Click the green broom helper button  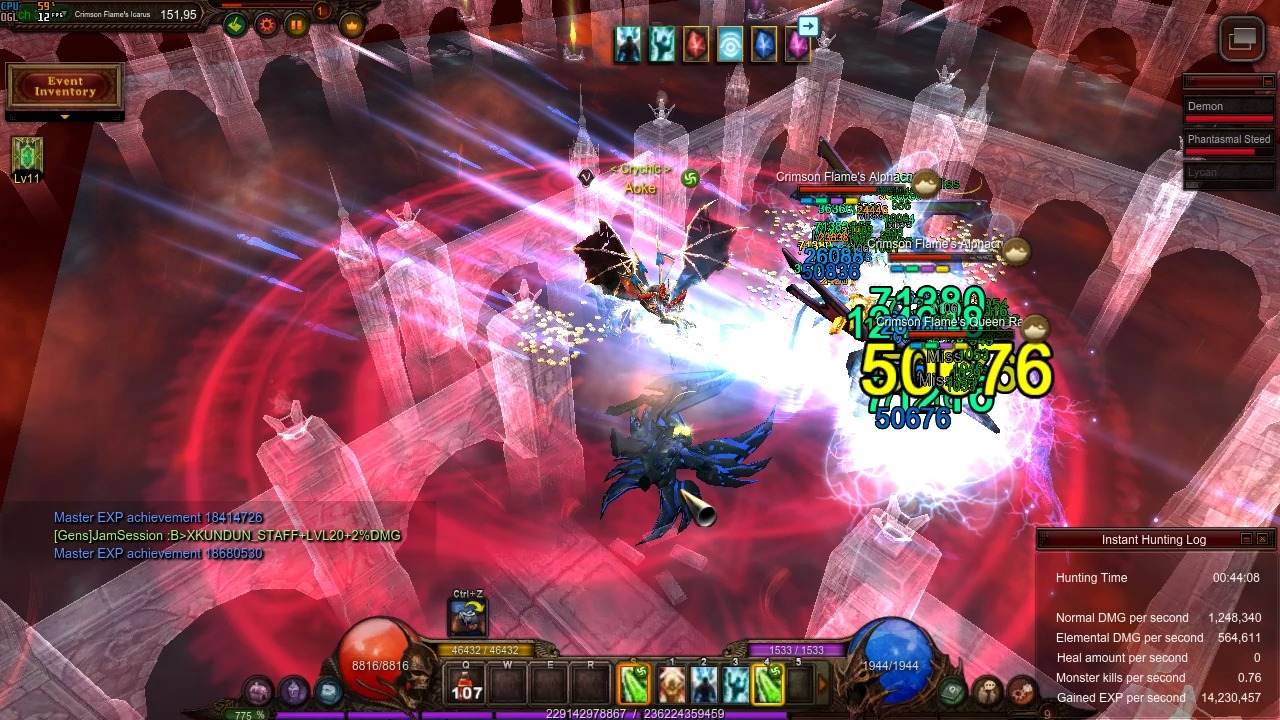[236, 25]
